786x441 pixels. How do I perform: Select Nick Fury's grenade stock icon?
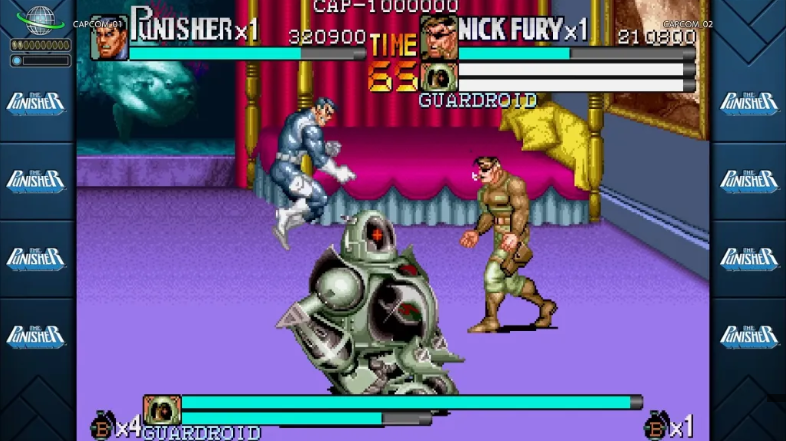point(655,426)
